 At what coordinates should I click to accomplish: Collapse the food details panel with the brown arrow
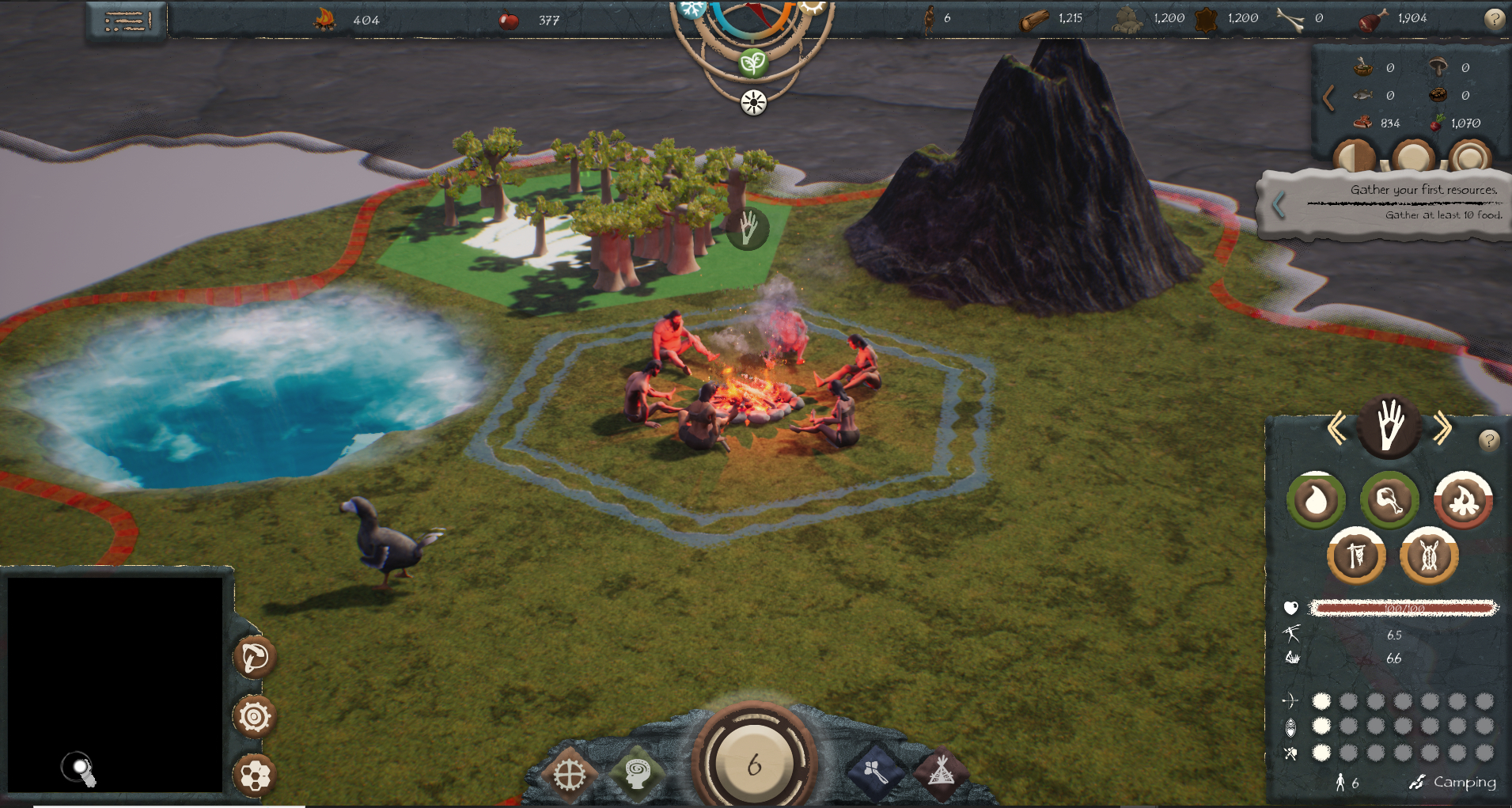(1328, 97)
